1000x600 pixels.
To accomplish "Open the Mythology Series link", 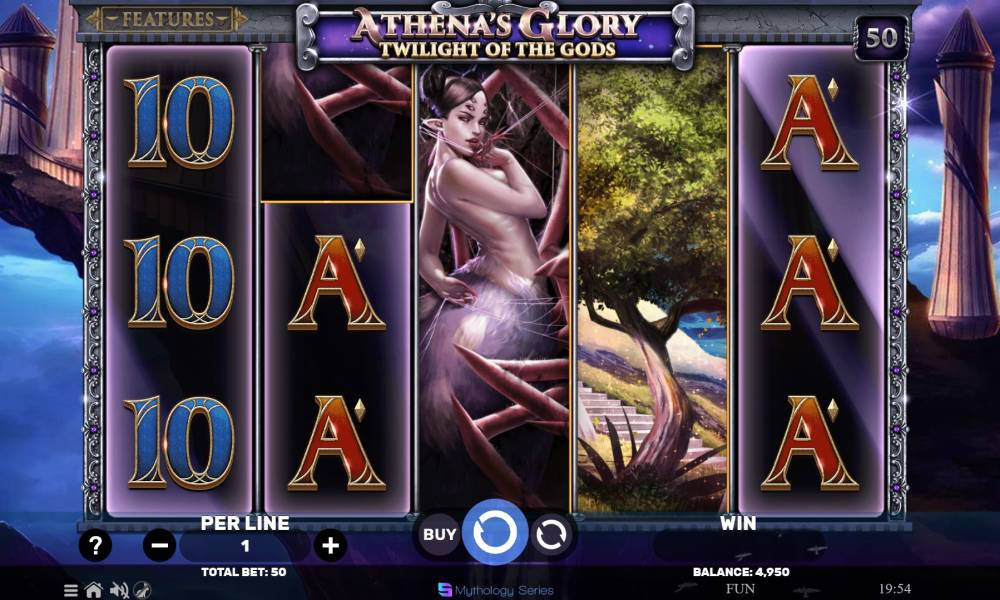I will 490,590.
